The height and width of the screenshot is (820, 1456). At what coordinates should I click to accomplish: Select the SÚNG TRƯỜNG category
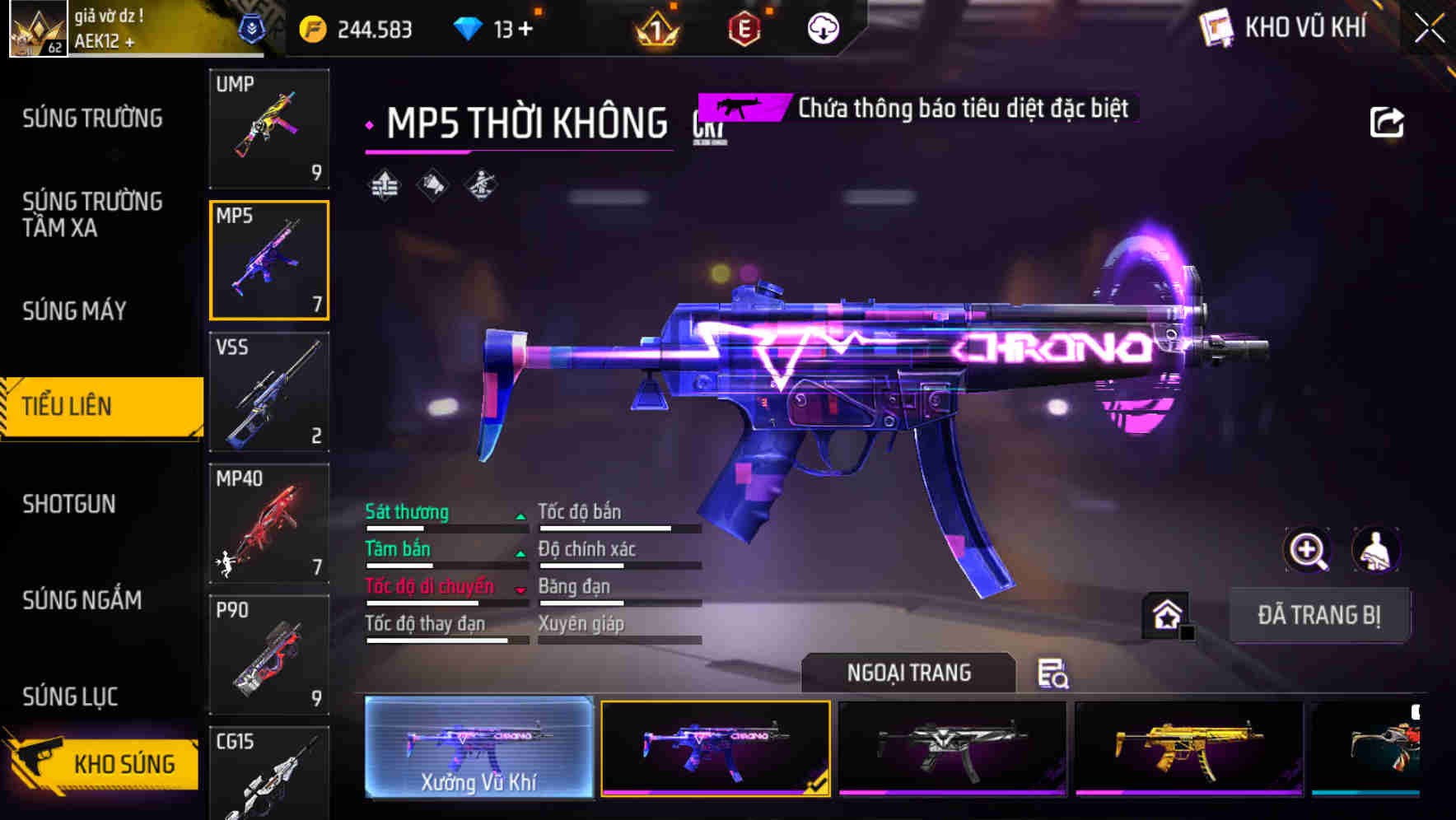[91, 119]
